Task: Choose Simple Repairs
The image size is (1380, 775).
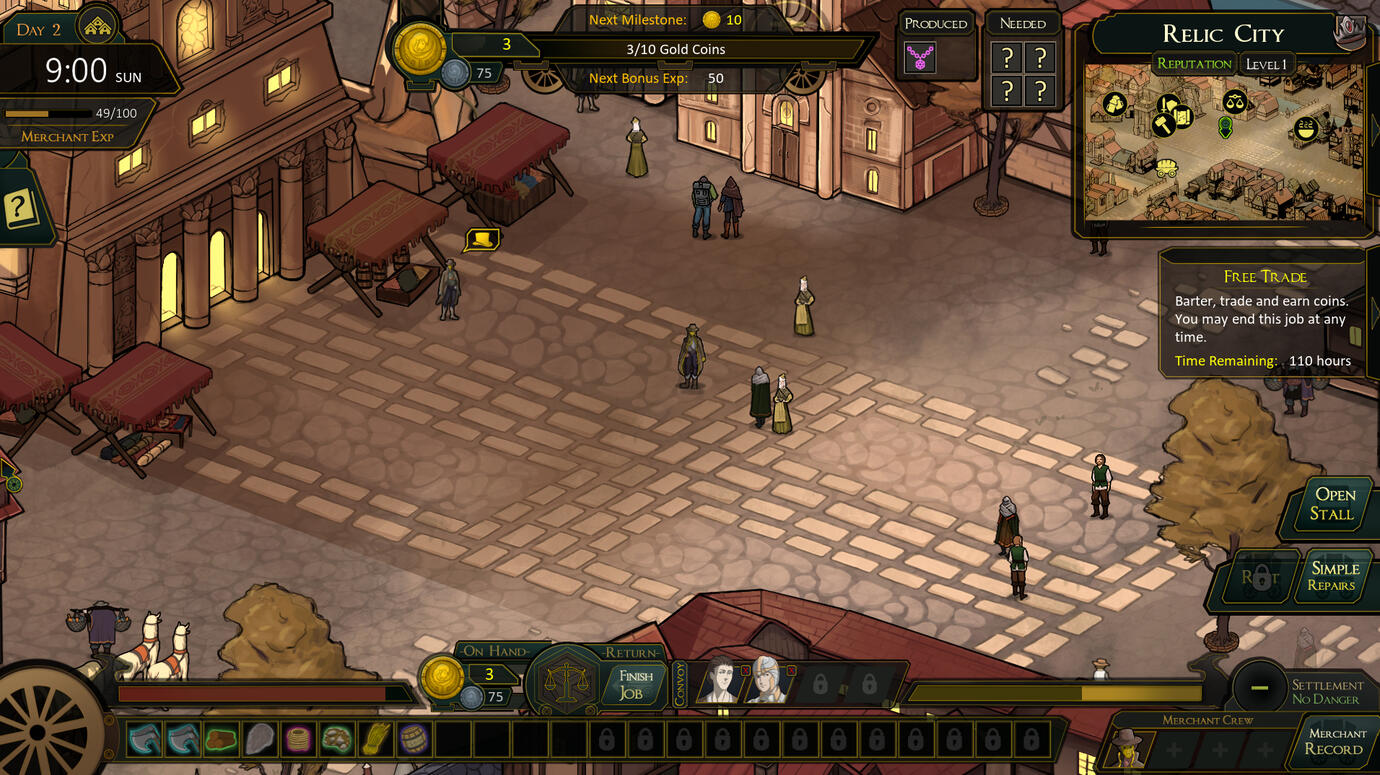Action: tap(1334, 576)
